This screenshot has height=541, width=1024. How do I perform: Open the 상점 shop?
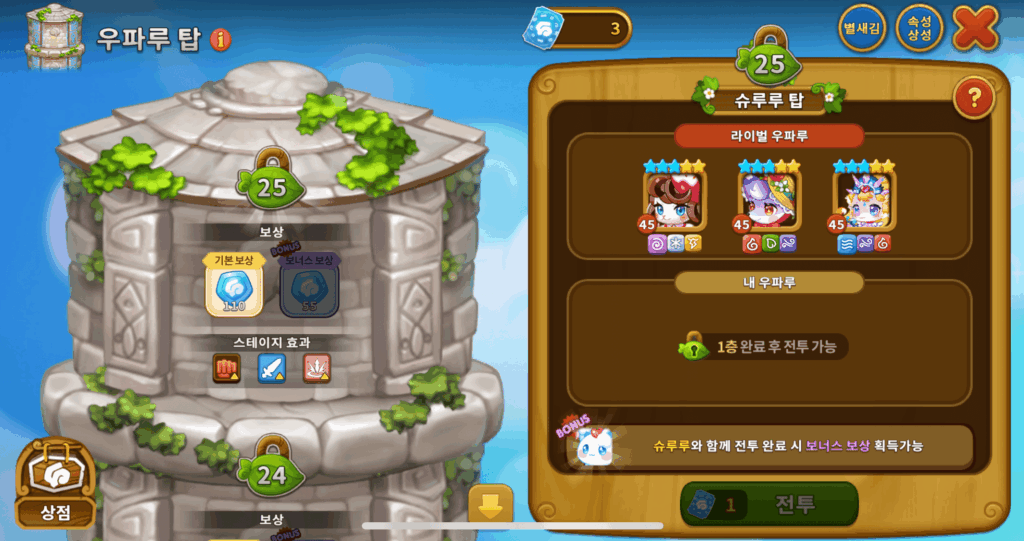(57, 485)
